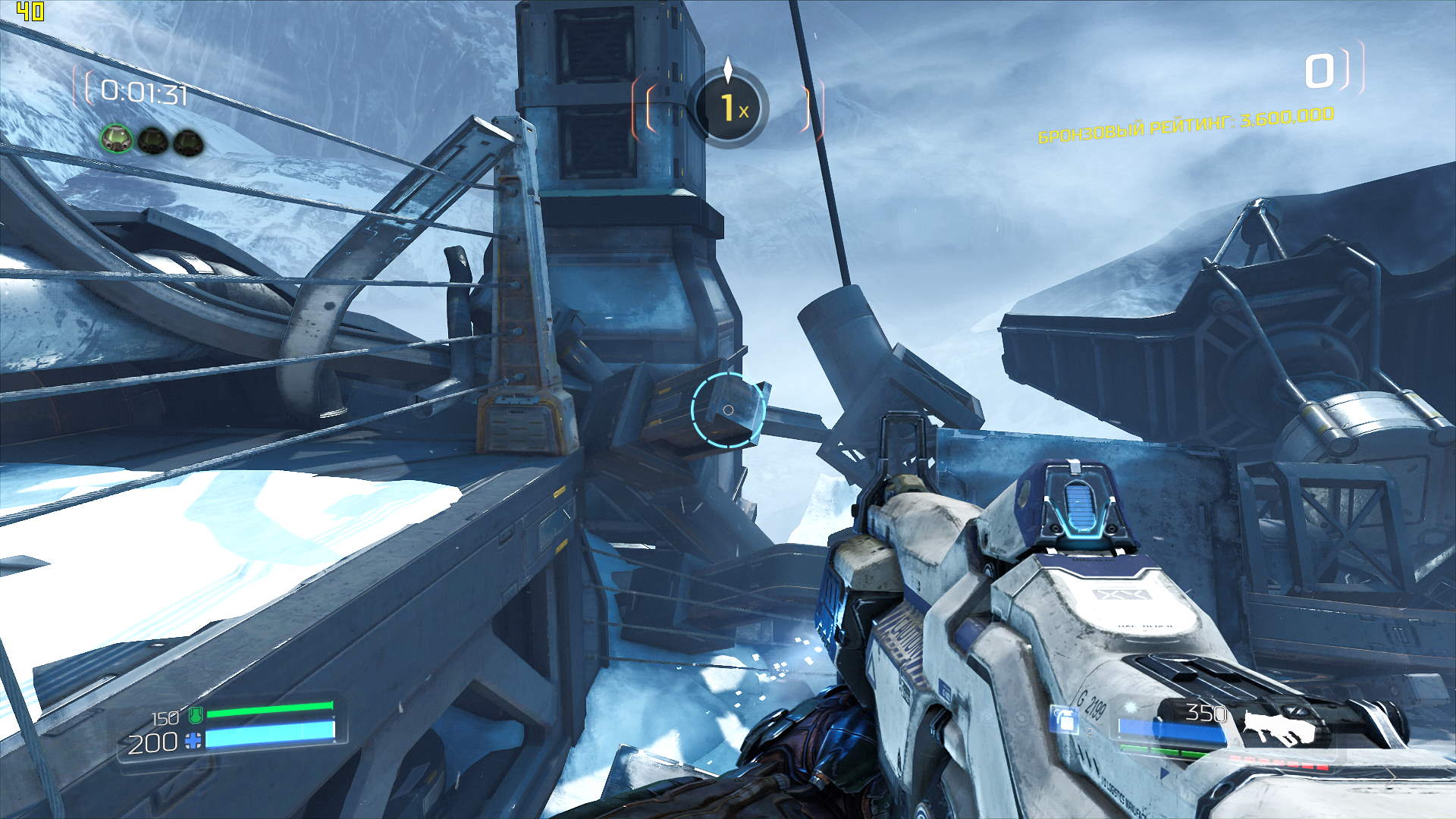Click the 1x score multiplier medallion
The image size is (1456, 819).
coord(728,108)
